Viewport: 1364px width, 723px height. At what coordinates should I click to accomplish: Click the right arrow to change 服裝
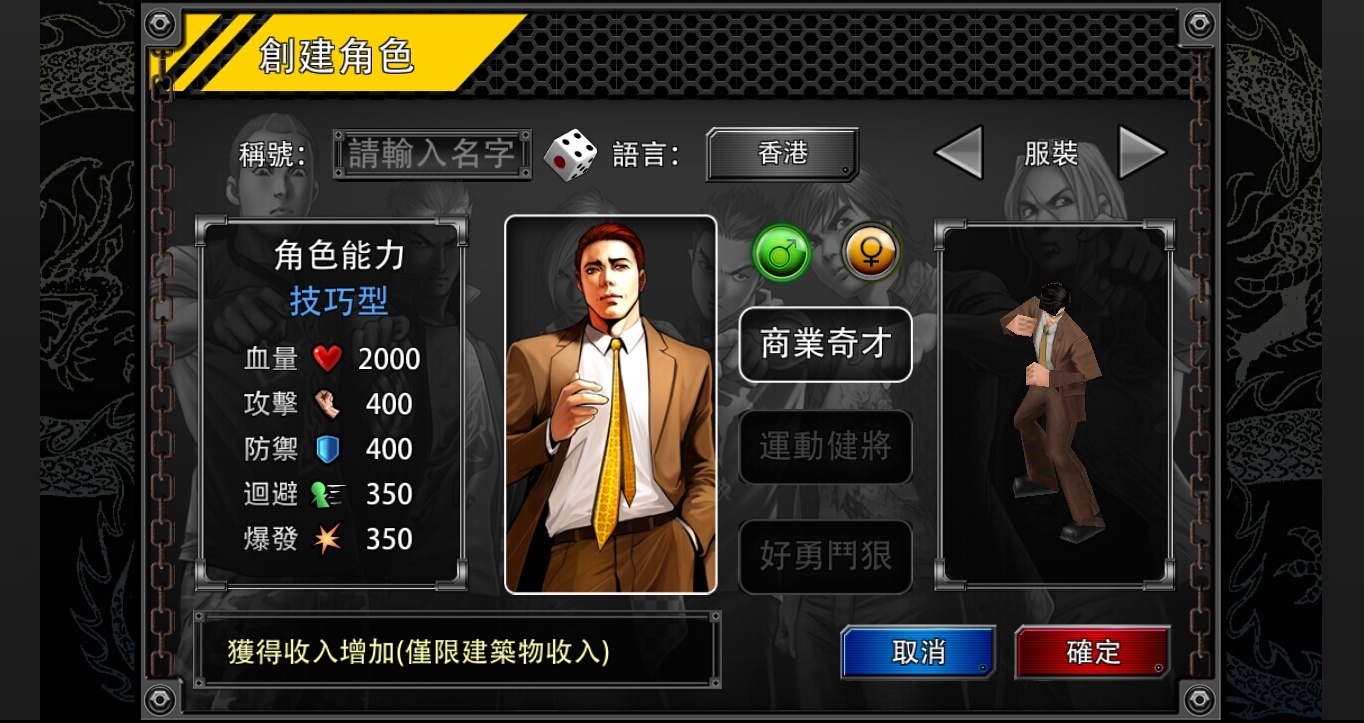[x=1140, y=152]
